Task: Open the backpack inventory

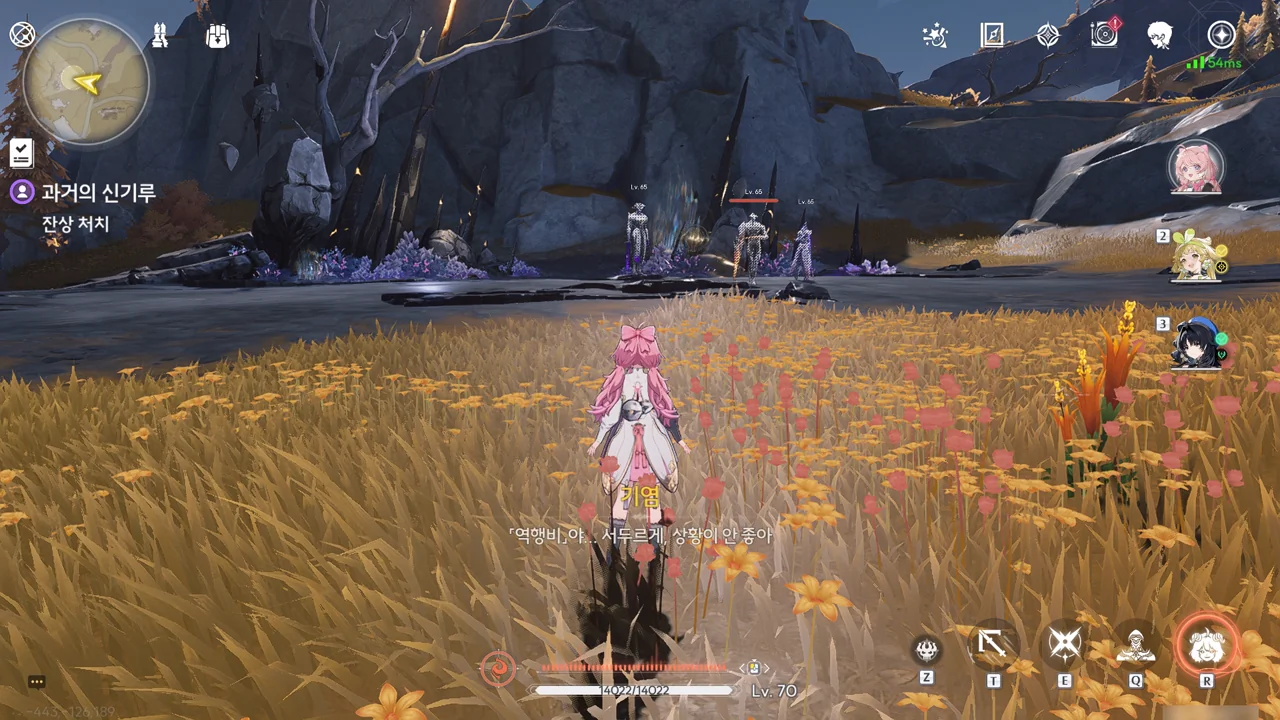Action: point(217,36)
